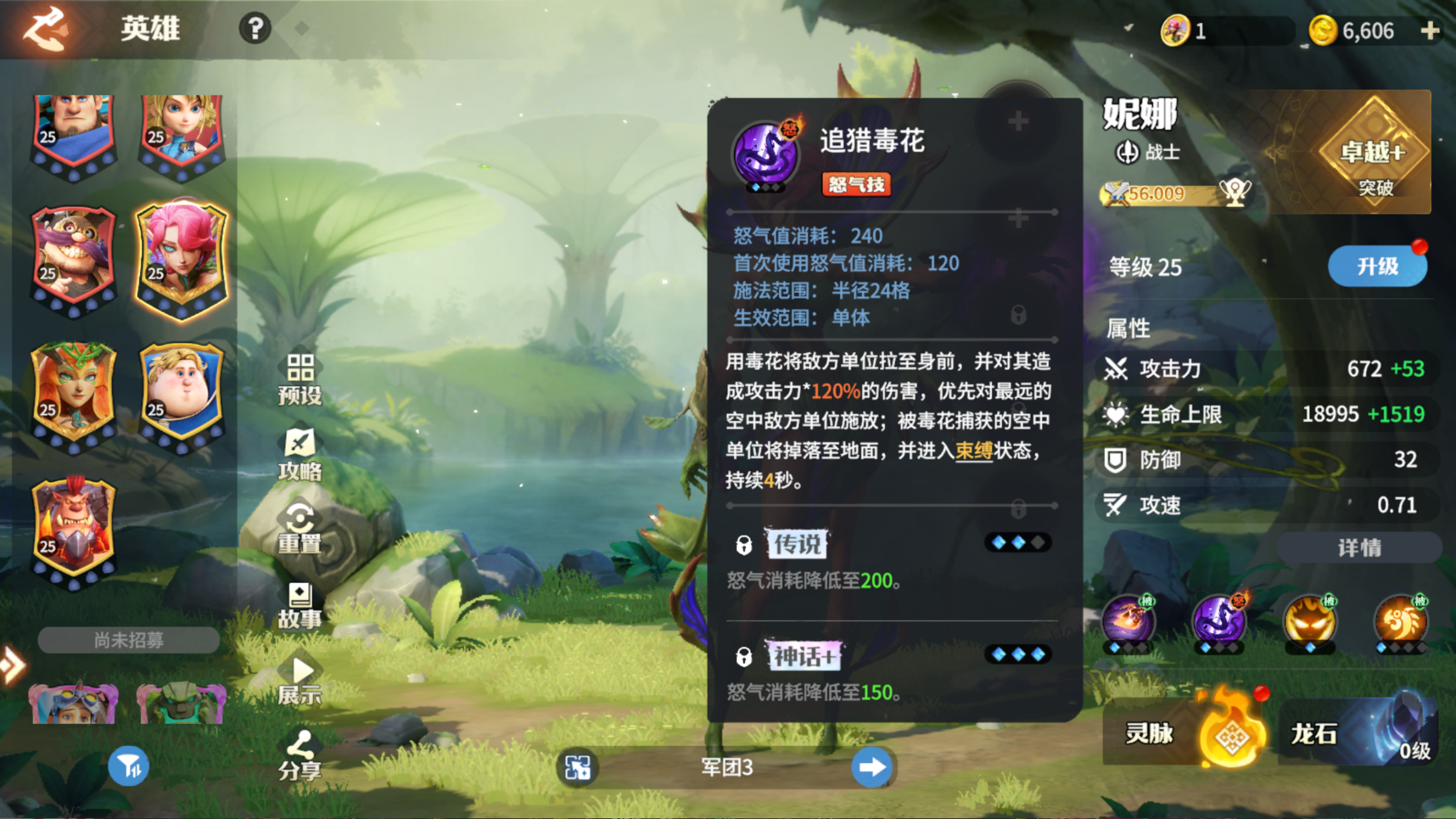
Task: Show attribute 详情 details
Action: pos(1359,547)
